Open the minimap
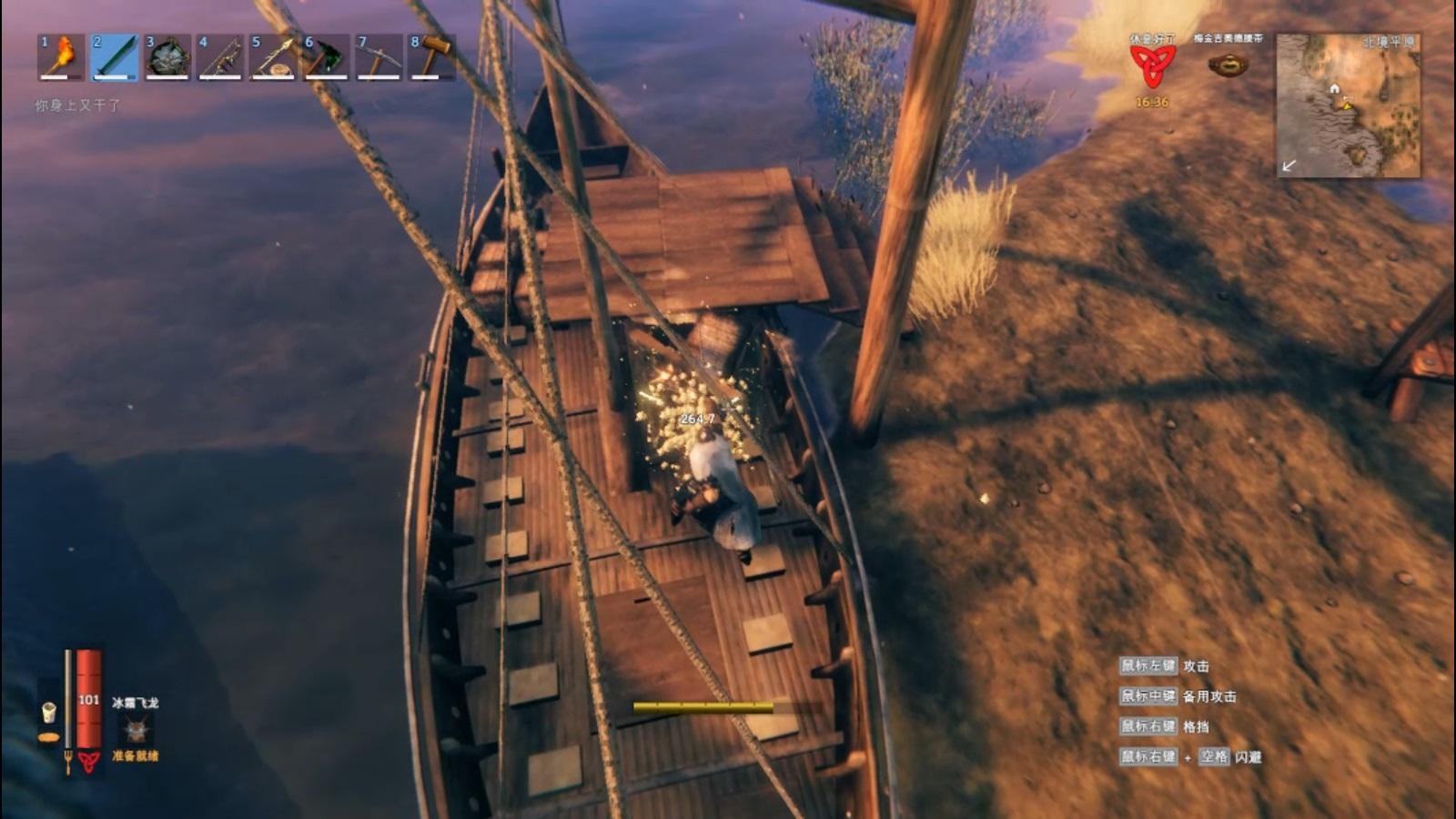 tap(1348, 106)
